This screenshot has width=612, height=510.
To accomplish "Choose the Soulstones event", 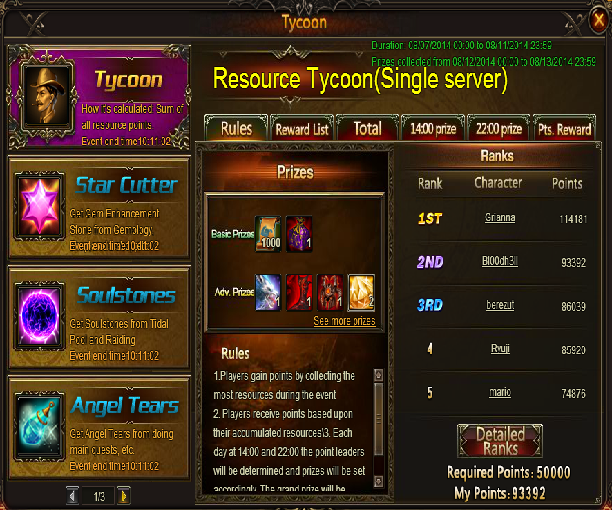I will [99, 317].
